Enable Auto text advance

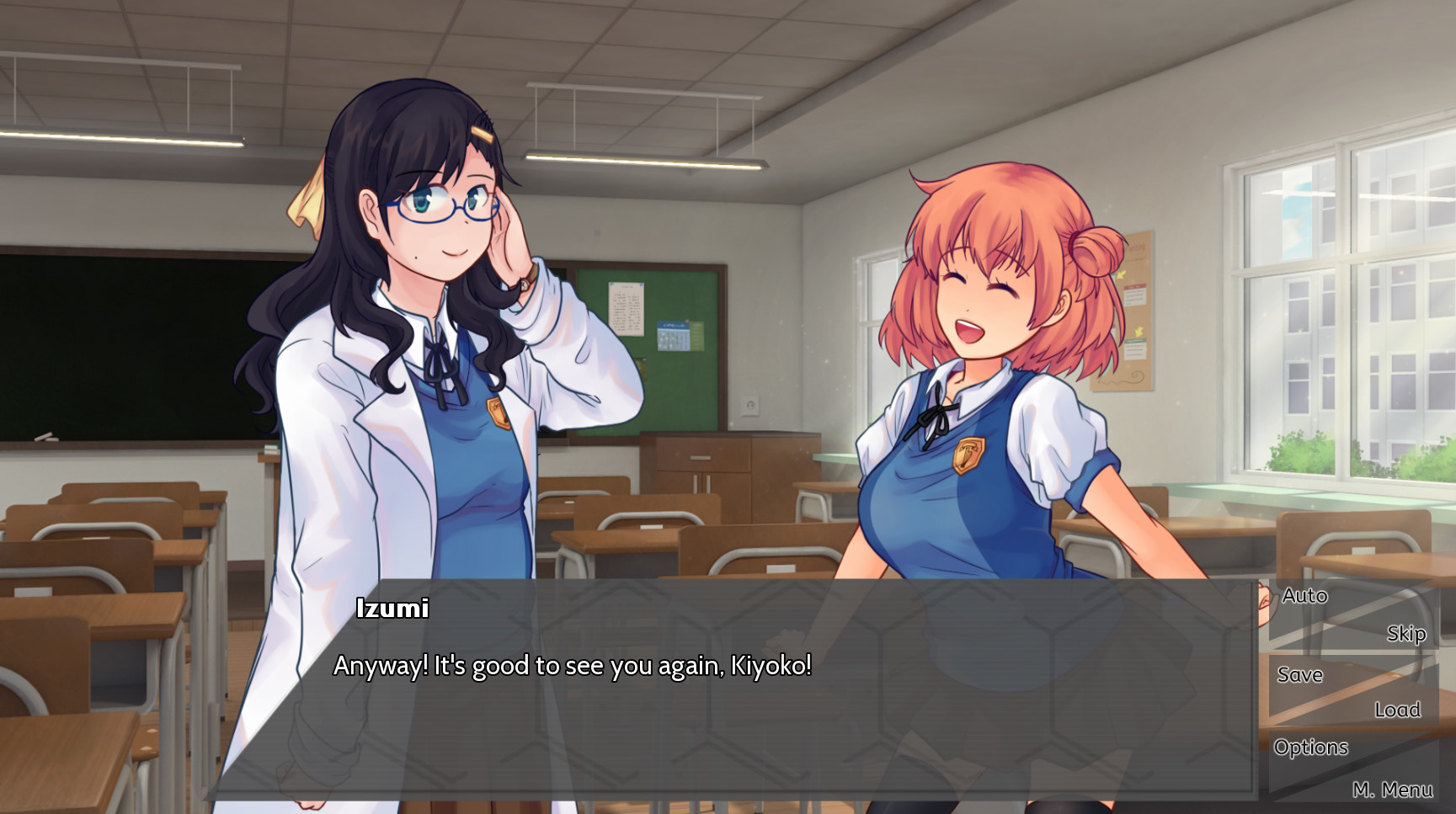point(1304,596)
